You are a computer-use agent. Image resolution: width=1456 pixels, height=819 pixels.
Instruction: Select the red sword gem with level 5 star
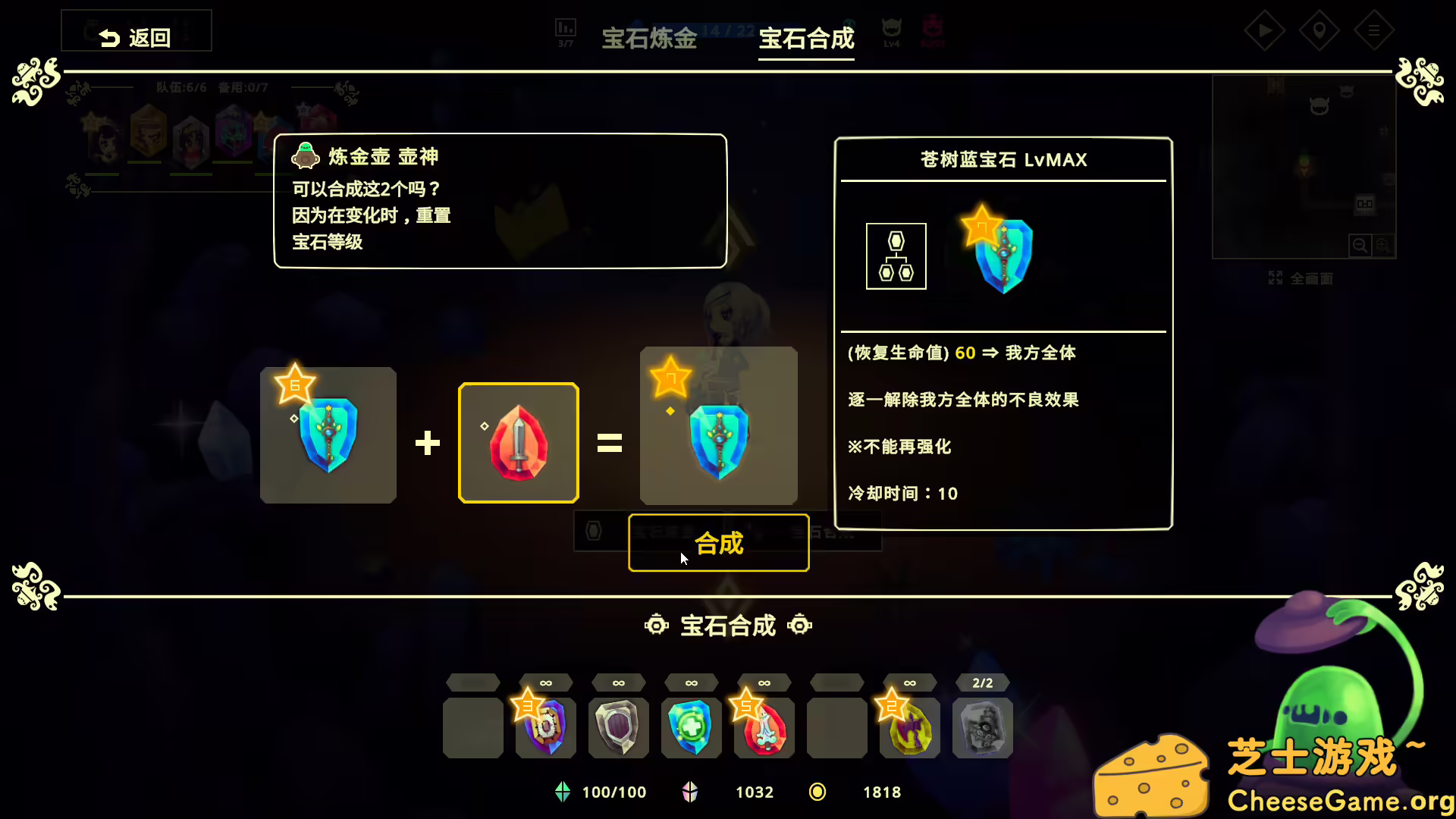764,726
